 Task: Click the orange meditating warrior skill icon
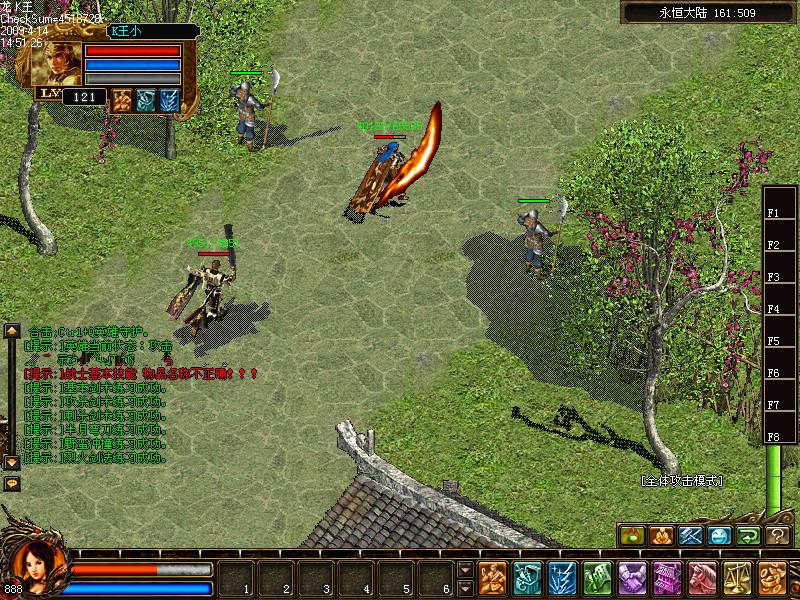click(x=492, y=577)
